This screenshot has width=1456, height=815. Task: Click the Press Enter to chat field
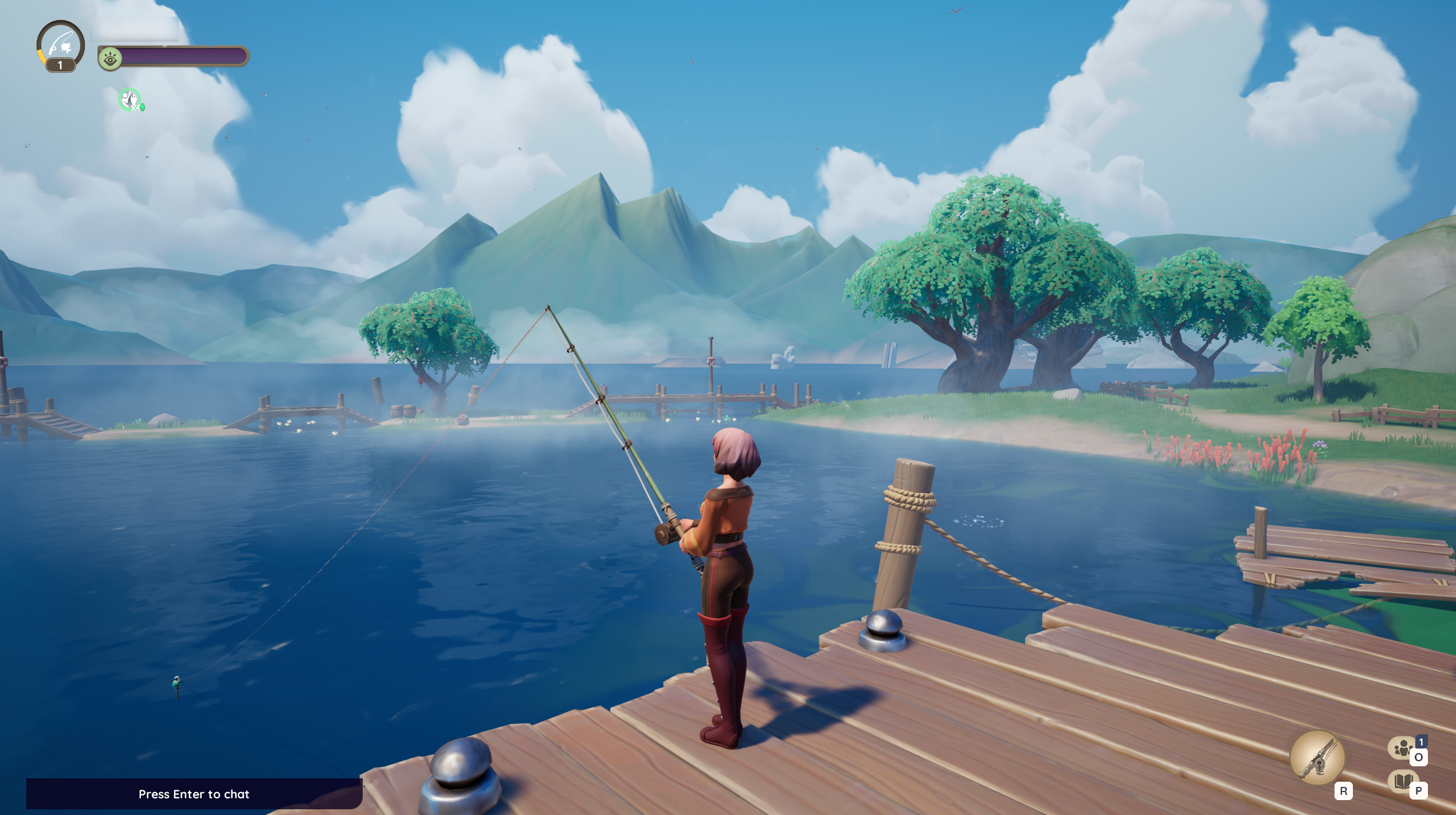point(195,795)
